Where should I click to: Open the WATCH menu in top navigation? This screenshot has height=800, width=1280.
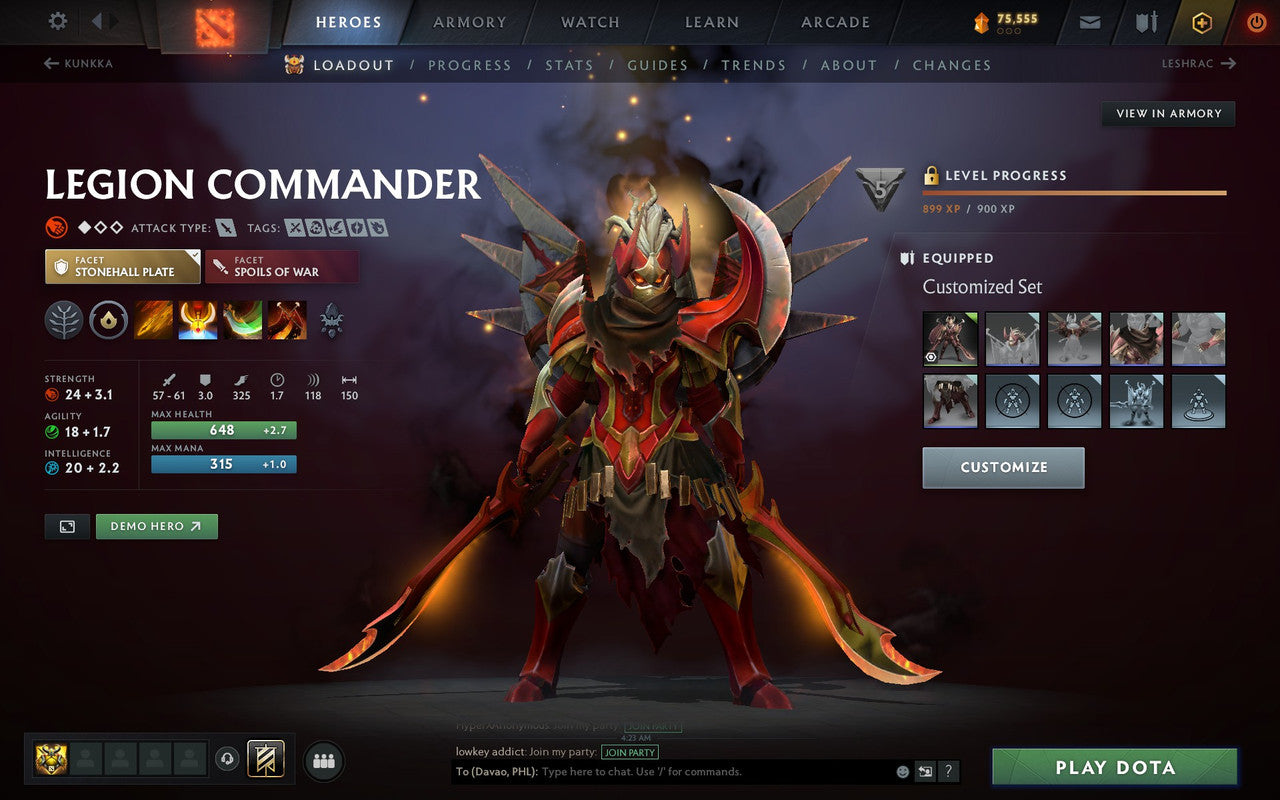tap(589, 21)
